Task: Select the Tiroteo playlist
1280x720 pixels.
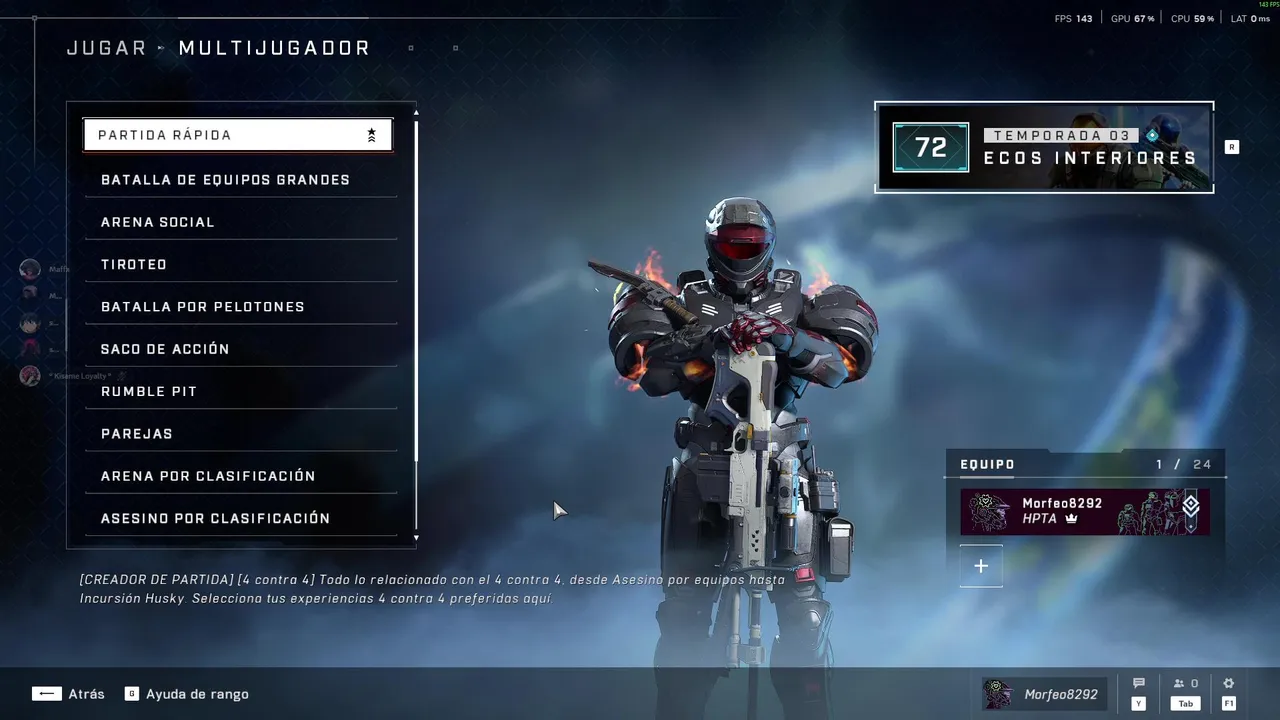Action: pos(240,265)
